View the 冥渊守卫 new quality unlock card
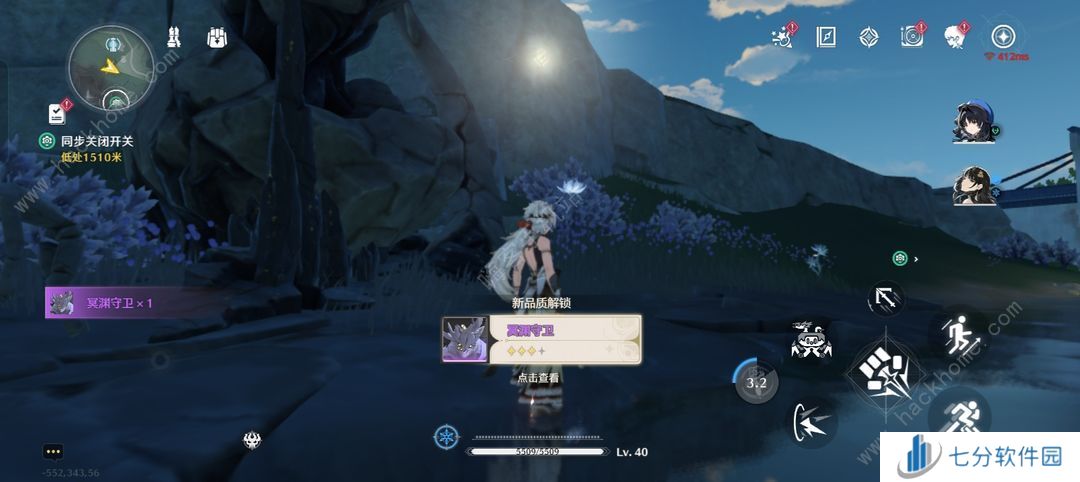 (541, 339)
